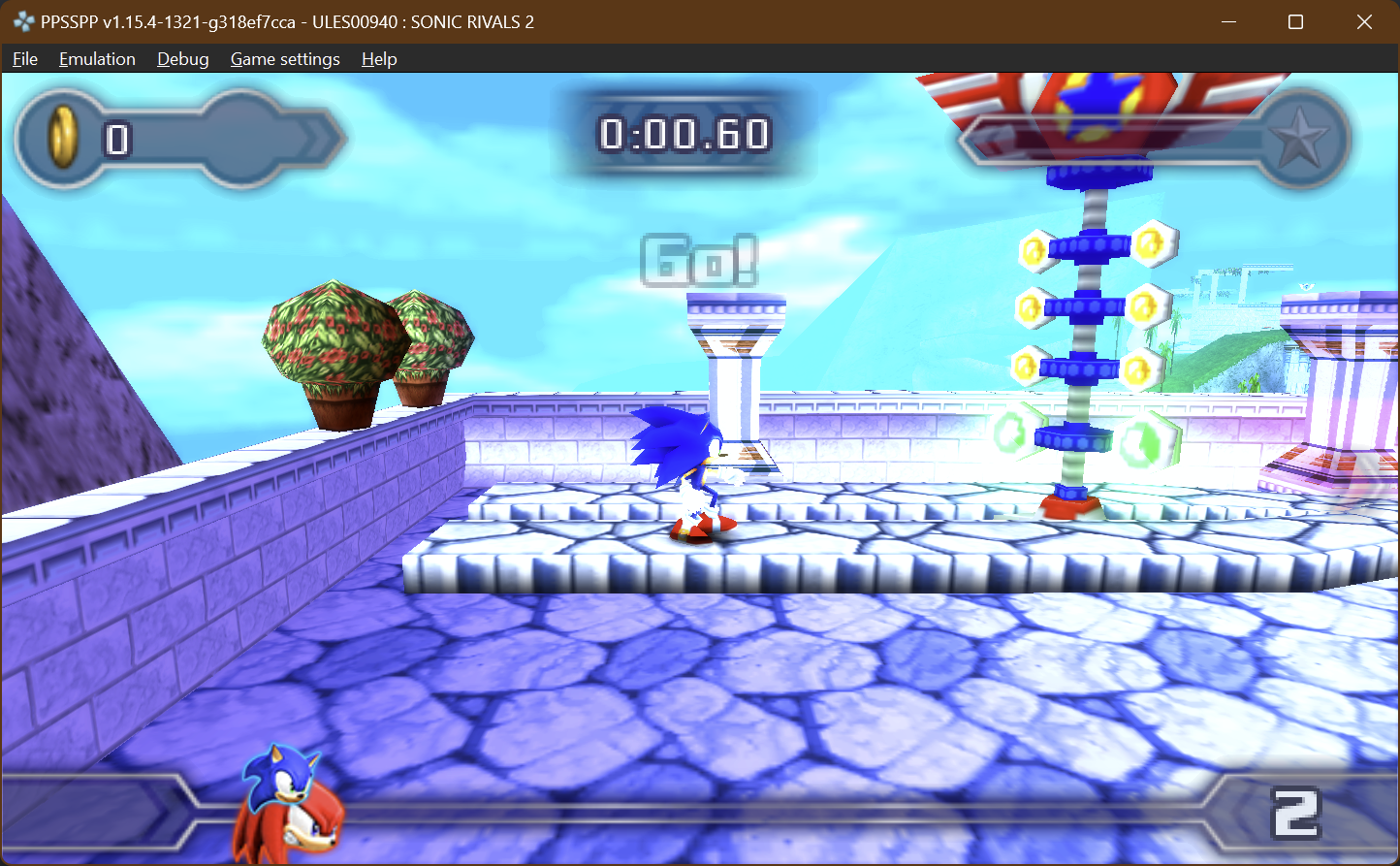Open the Debug menu

[x=182, y=59]
